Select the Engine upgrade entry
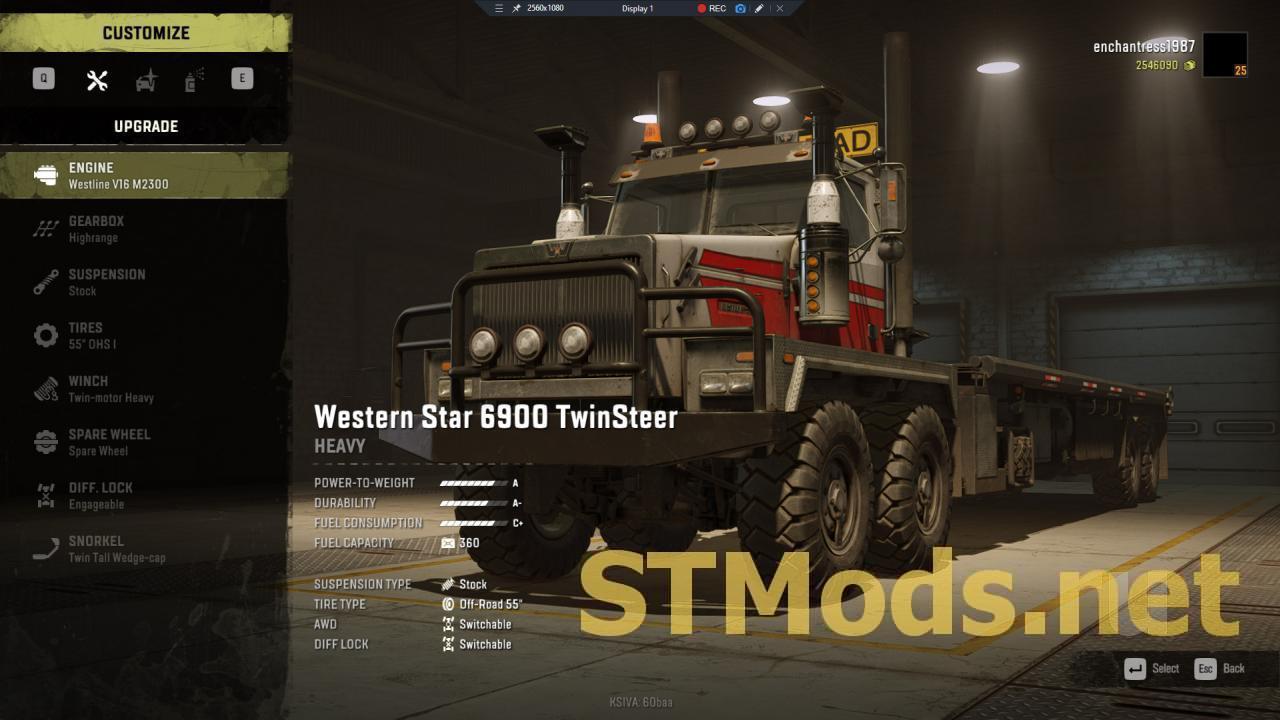This screenshot has height=720, width=1280. [x=145, y=175]
